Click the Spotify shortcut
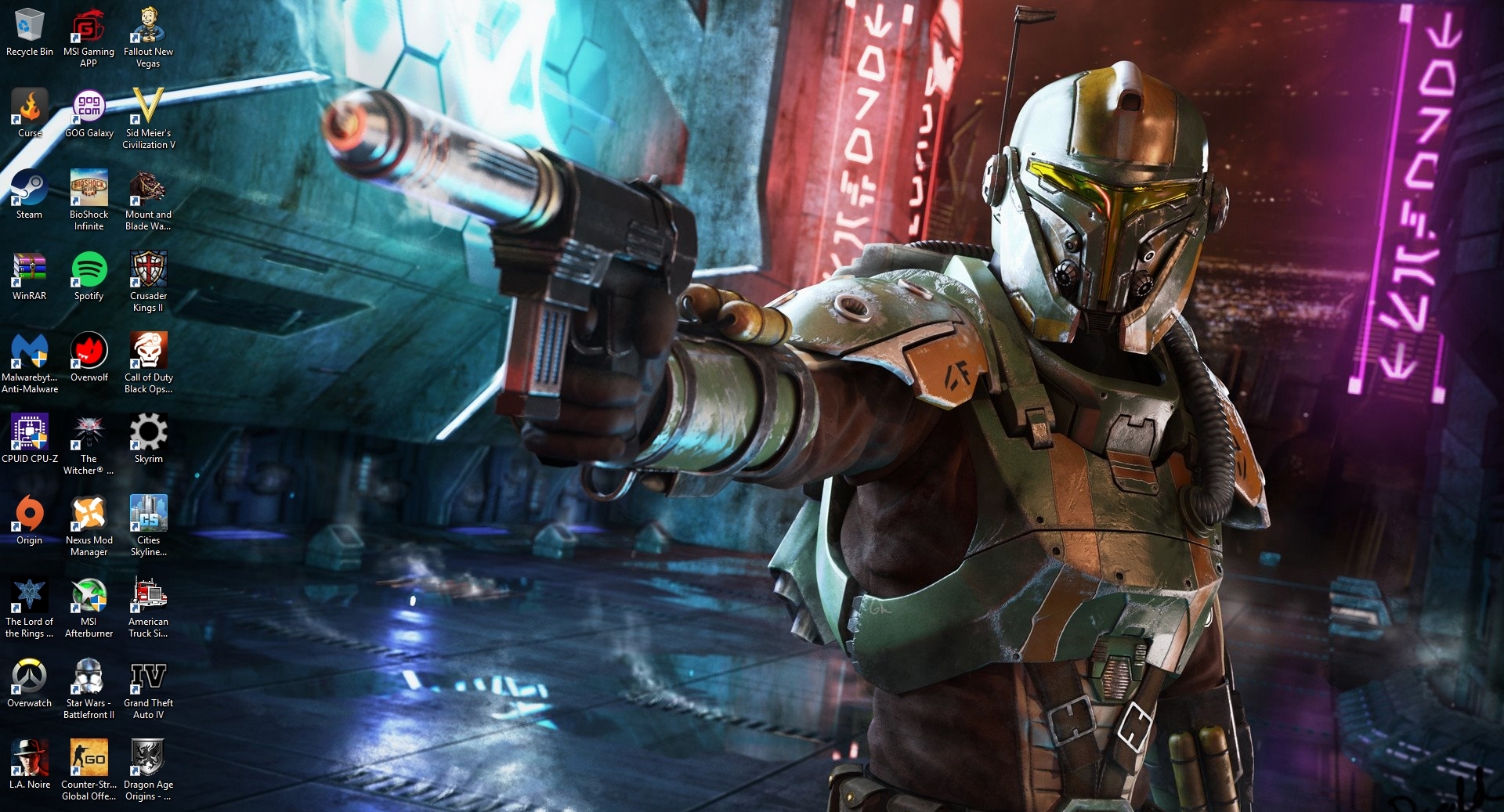 pyautogui.click(x=89, y=270)
